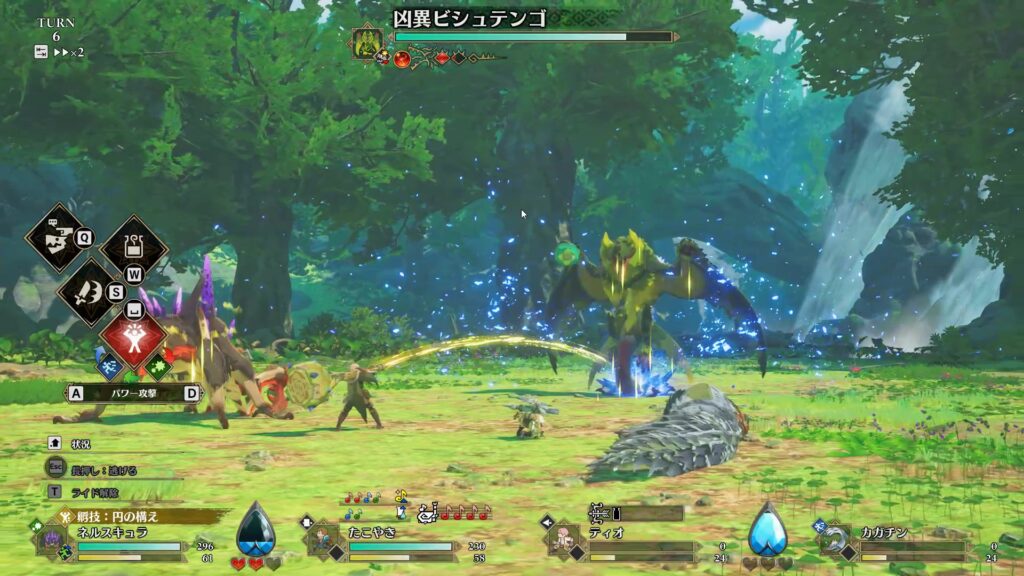The height and width of the screenshot is (576, 1024).
Task: Select ネルスキュラ party portrait
Action: click(x=52, y=540)
